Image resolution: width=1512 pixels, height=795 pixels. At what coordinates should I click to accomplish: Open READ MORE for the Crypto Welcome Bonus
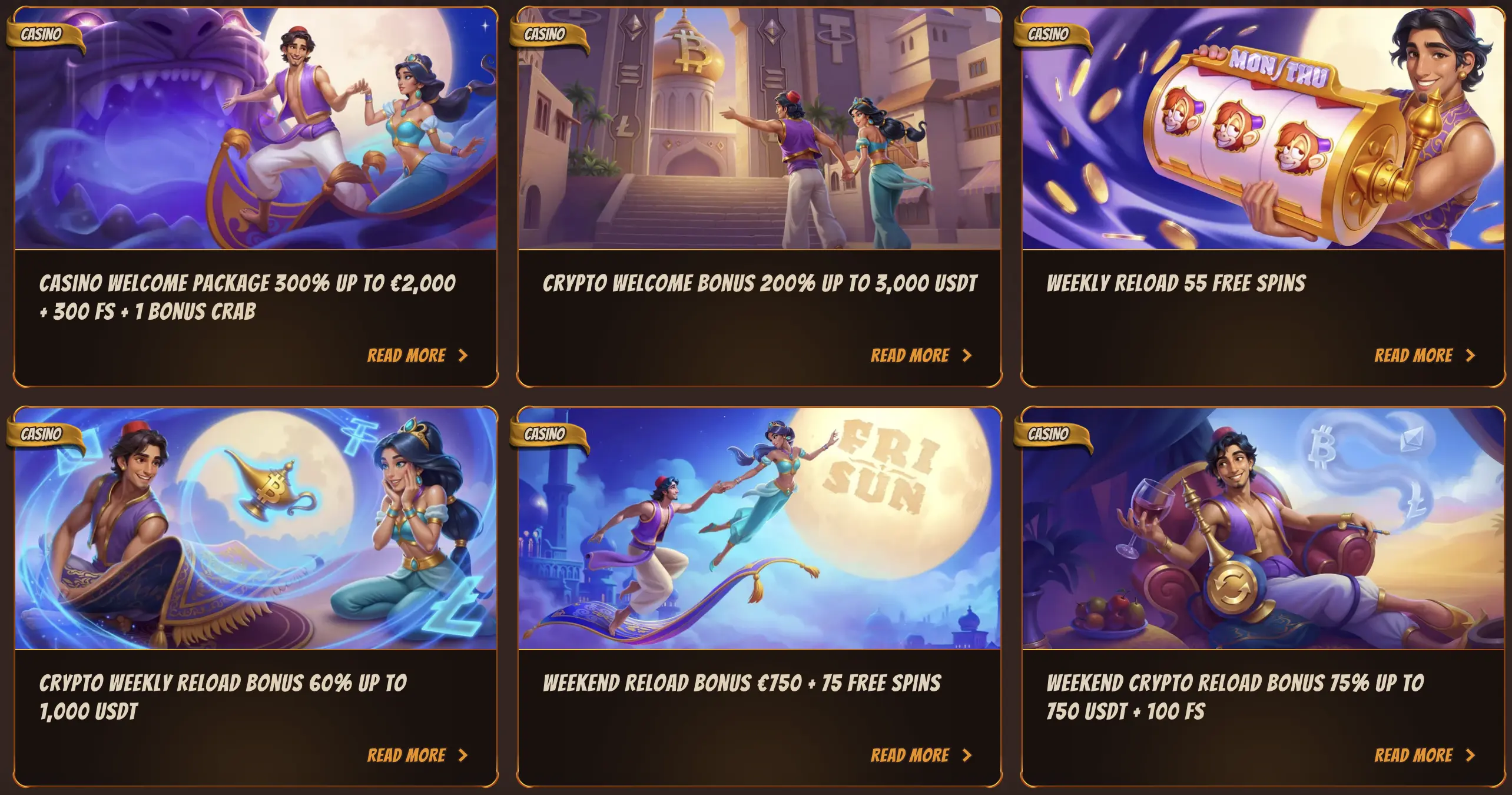coord(911,355)
